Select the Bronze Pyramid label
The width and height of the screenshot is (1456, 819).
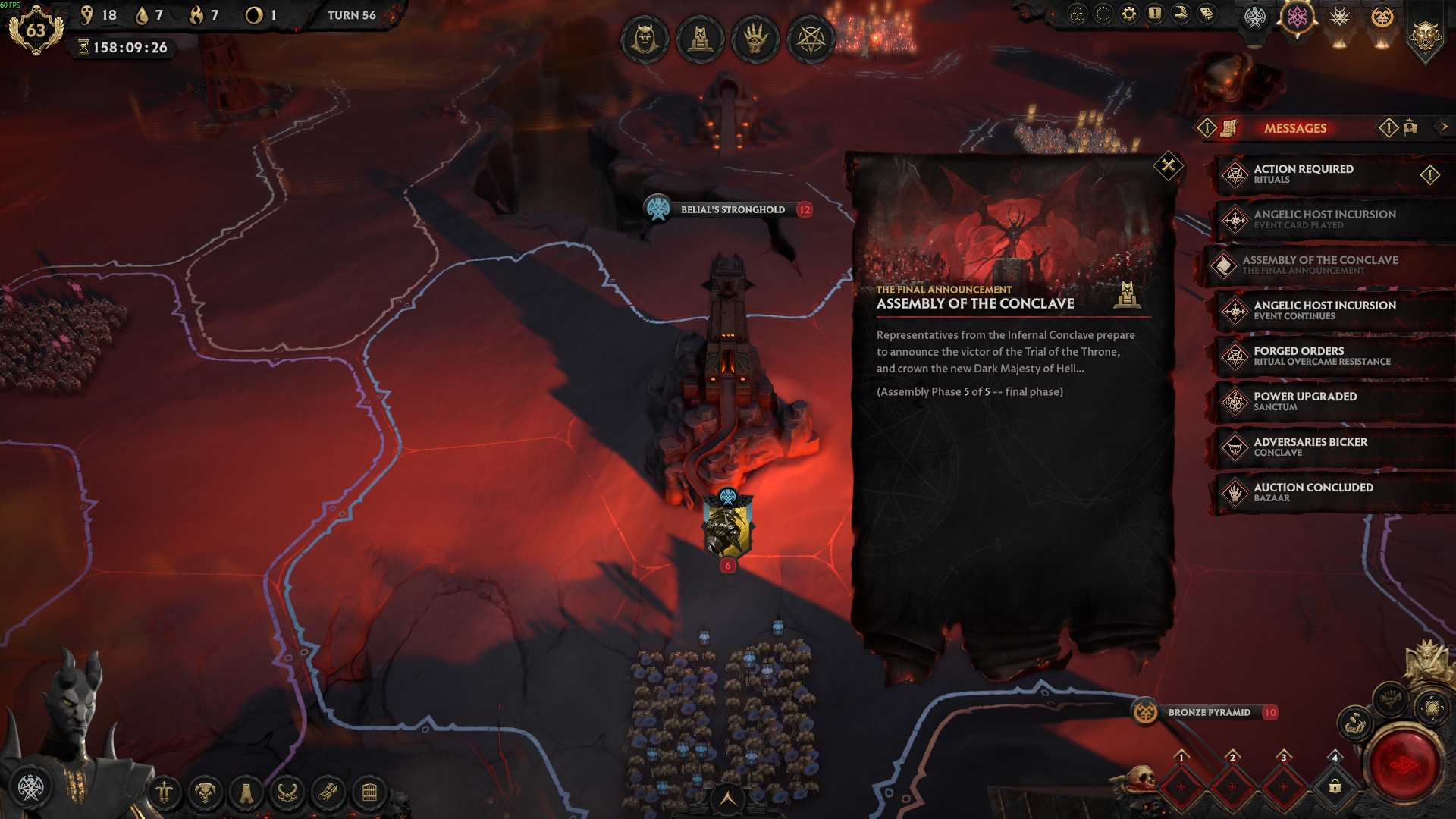1209,713
